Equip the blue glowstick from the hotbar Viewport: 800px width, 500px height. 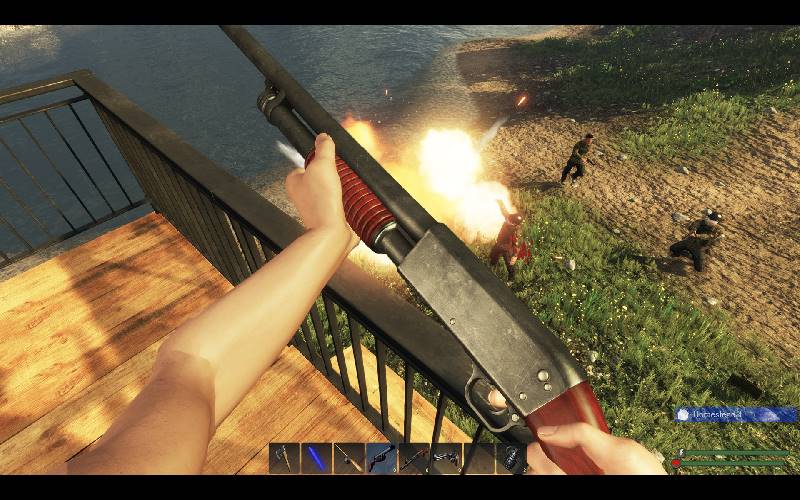point(317,458)
